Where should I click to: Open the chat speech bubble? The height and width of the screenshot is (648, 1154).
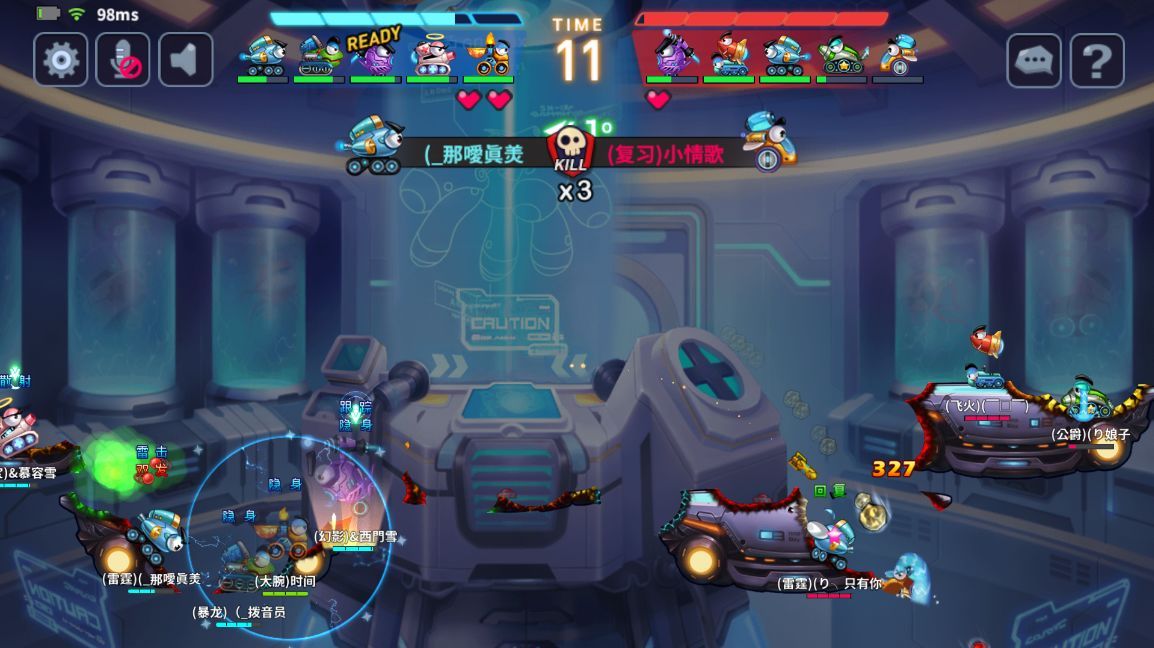(1034, 61)
